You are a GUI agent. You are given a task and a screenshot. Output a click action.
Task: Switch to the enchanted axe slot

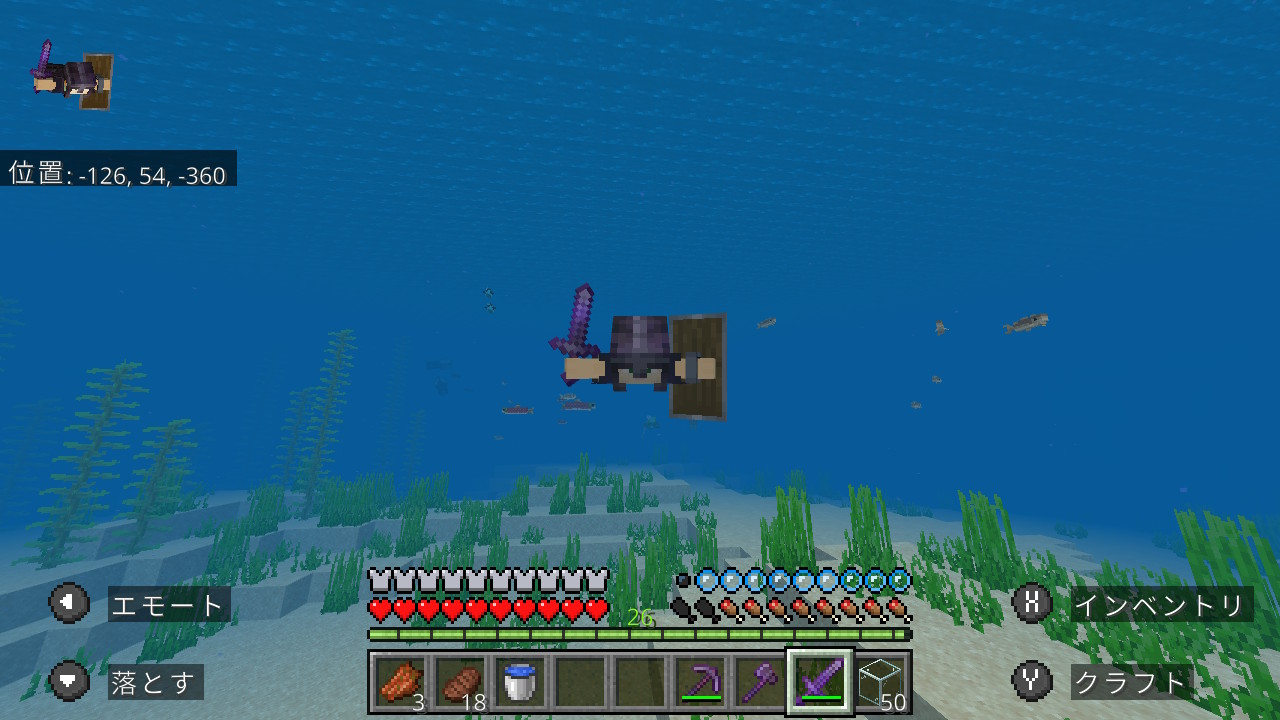[760, 682]
